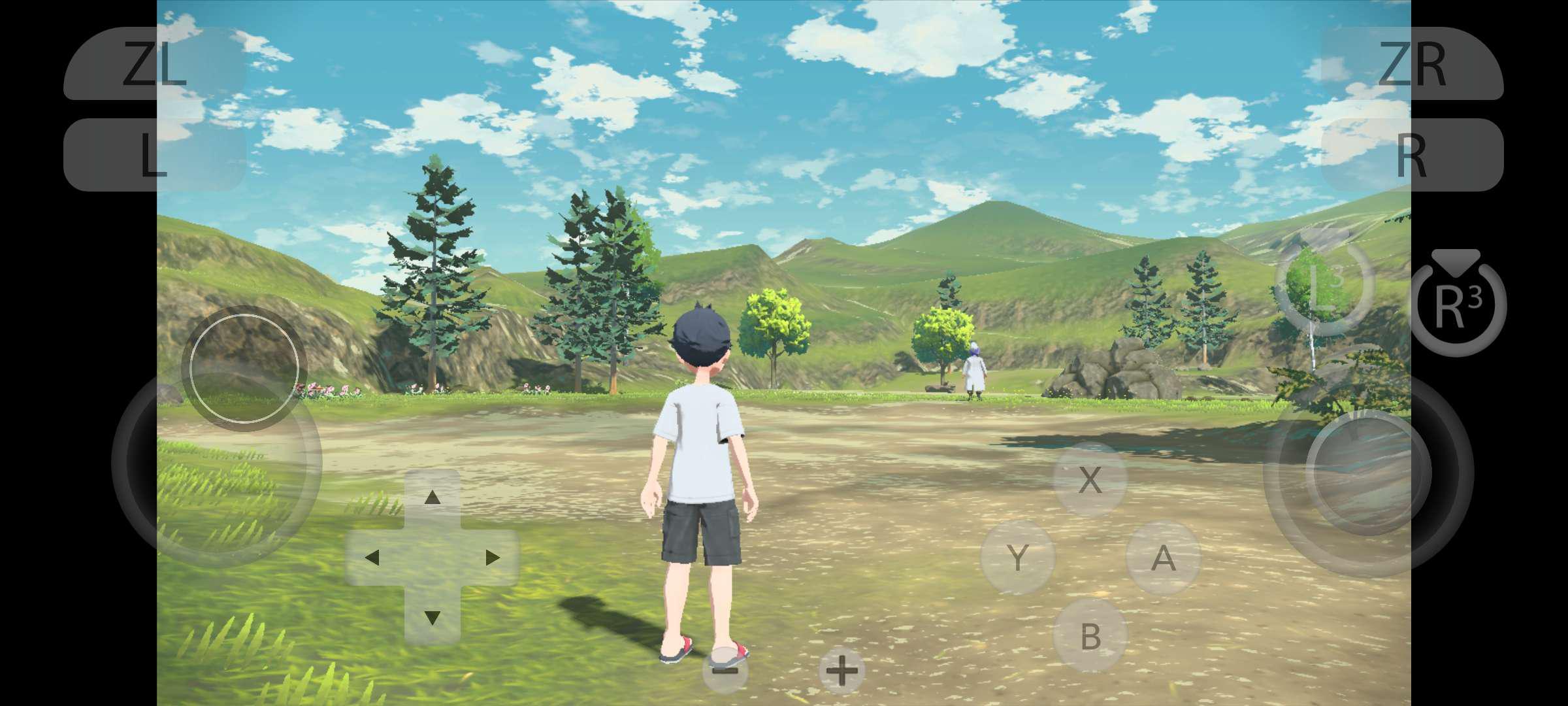
Task: Tap the on-screen Y button
Action: (x=1017, y=558)
